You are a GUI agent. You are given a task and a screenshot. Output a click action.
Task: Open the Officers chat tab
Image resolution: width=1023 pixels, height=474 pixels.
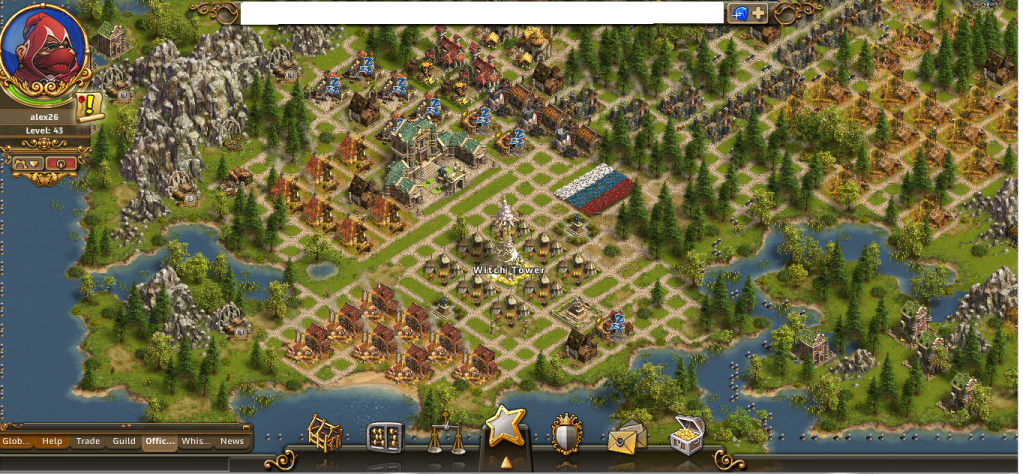pos(160,441)
